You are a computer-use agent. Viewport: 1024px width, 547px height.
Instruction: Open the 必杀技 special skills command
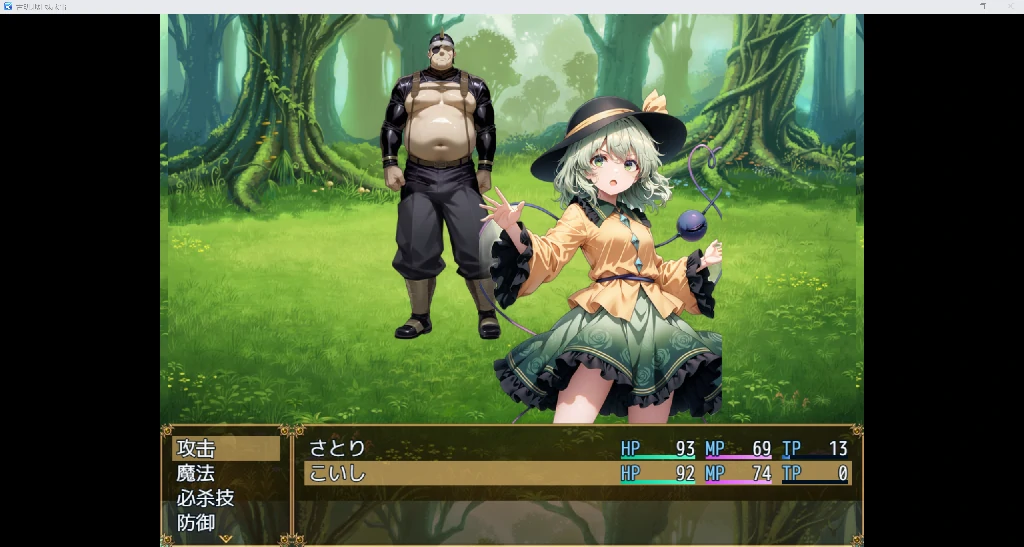tap(225, 498)
